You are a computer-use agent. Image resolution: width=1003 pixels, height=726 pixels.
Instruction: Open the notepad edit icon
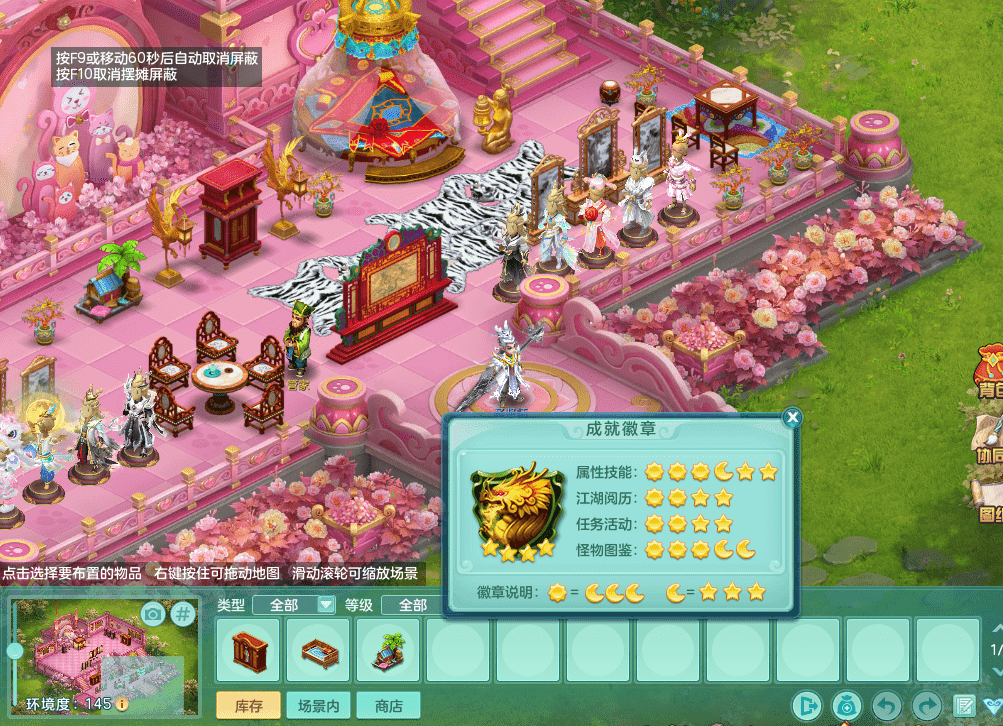click(965, 706)
